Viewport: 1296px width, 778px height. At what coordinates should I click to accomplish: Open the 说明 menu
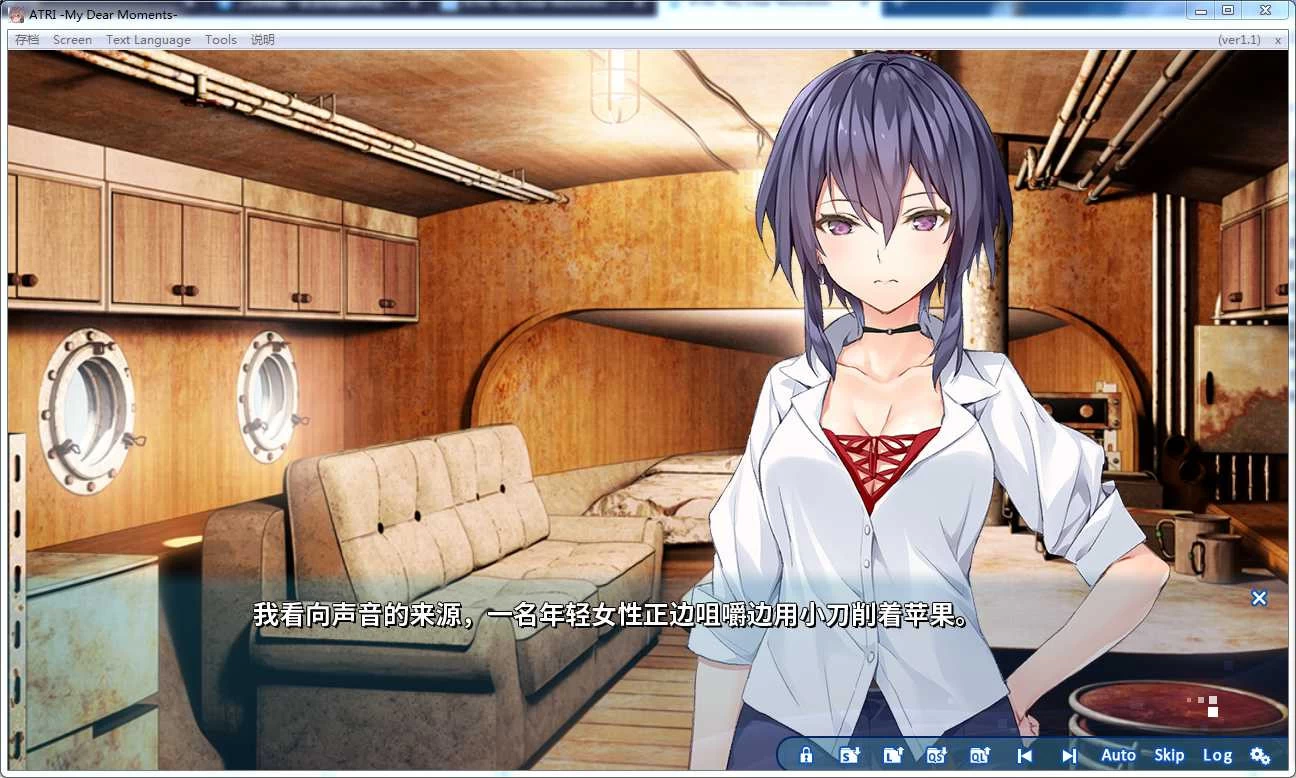263,39
